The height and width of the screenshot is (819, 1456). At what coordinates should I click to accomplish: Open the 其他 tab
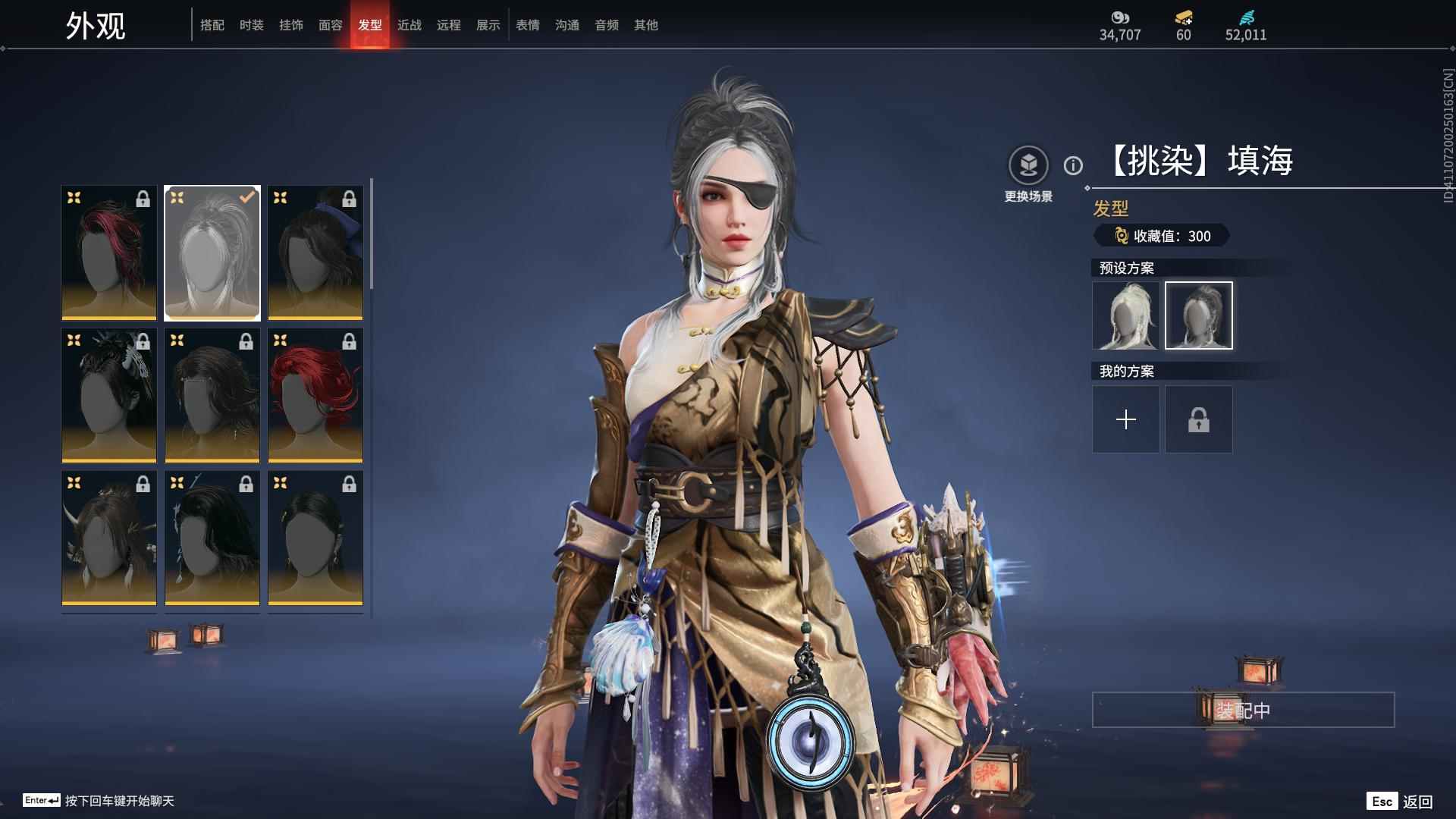click(x=646, y=25)
